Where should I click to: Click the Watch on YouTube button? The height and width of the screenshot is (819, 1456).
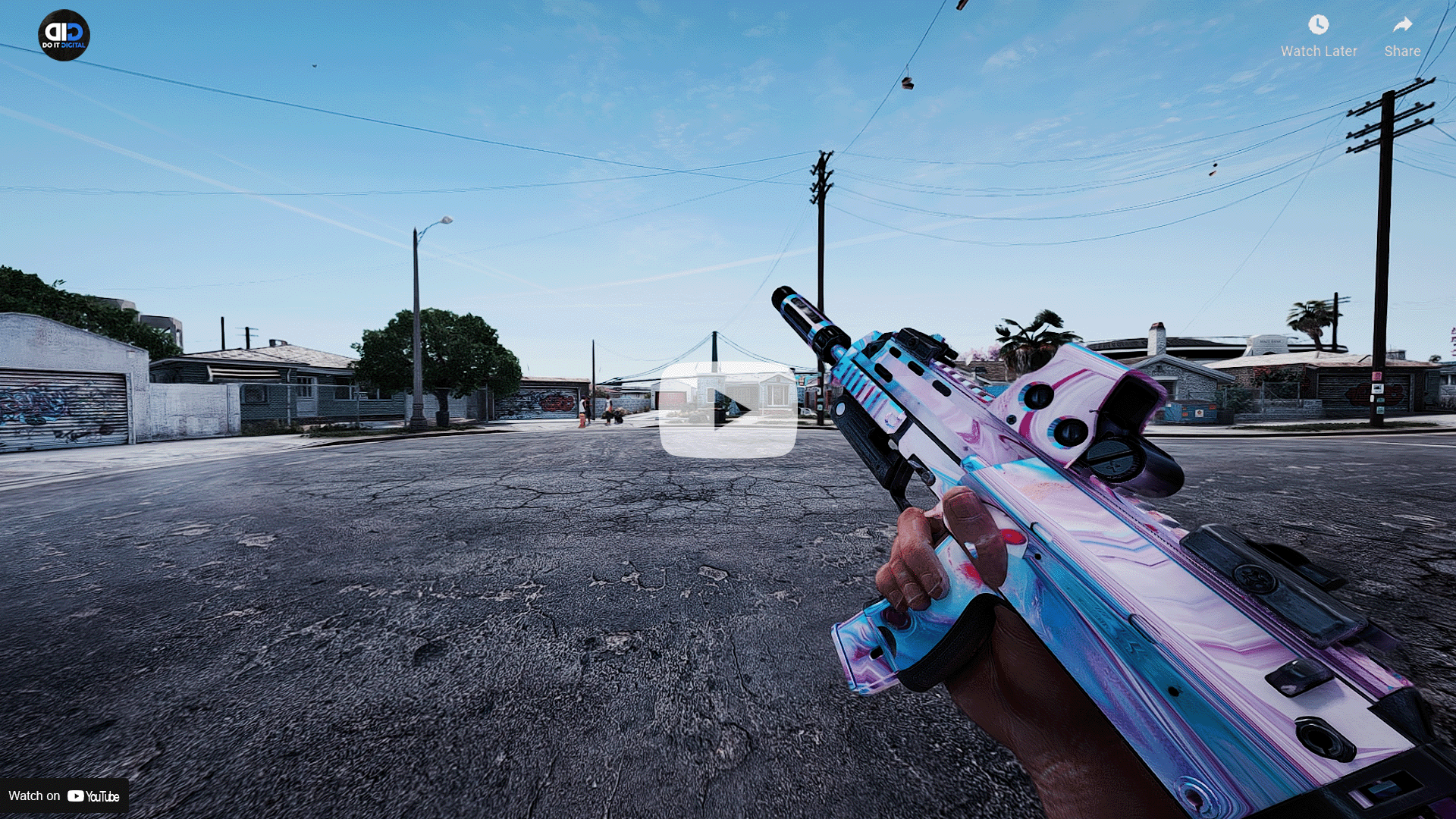tap(64, 796)
